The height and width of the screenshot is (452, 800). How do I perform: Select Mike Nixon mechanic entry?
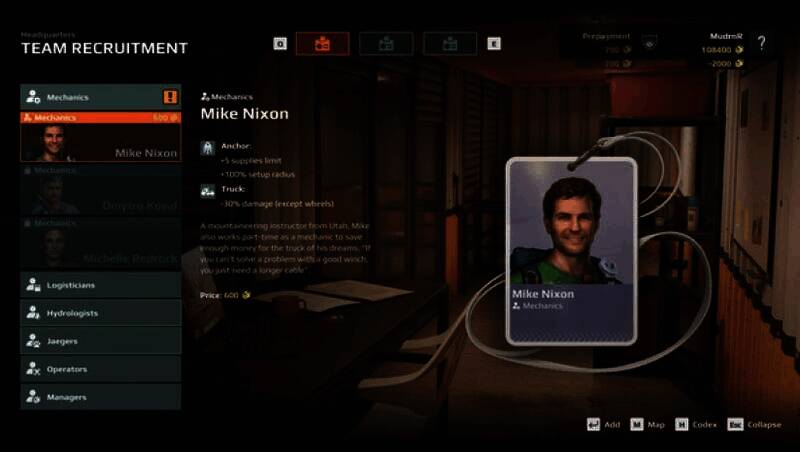[100, 140]
